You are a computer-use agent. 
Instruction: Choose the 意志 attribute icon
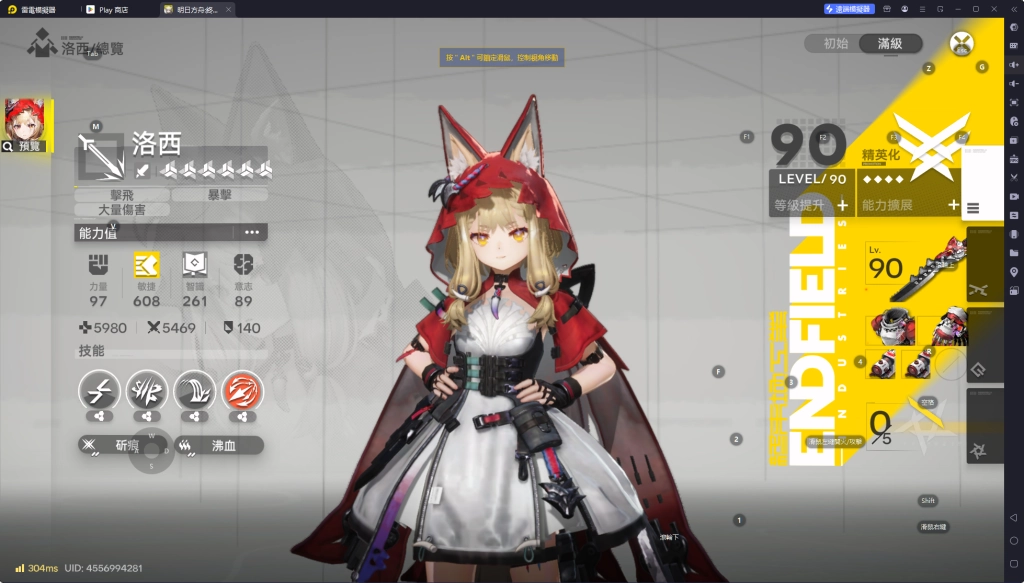pyautogui.click(x=243, y=265)
